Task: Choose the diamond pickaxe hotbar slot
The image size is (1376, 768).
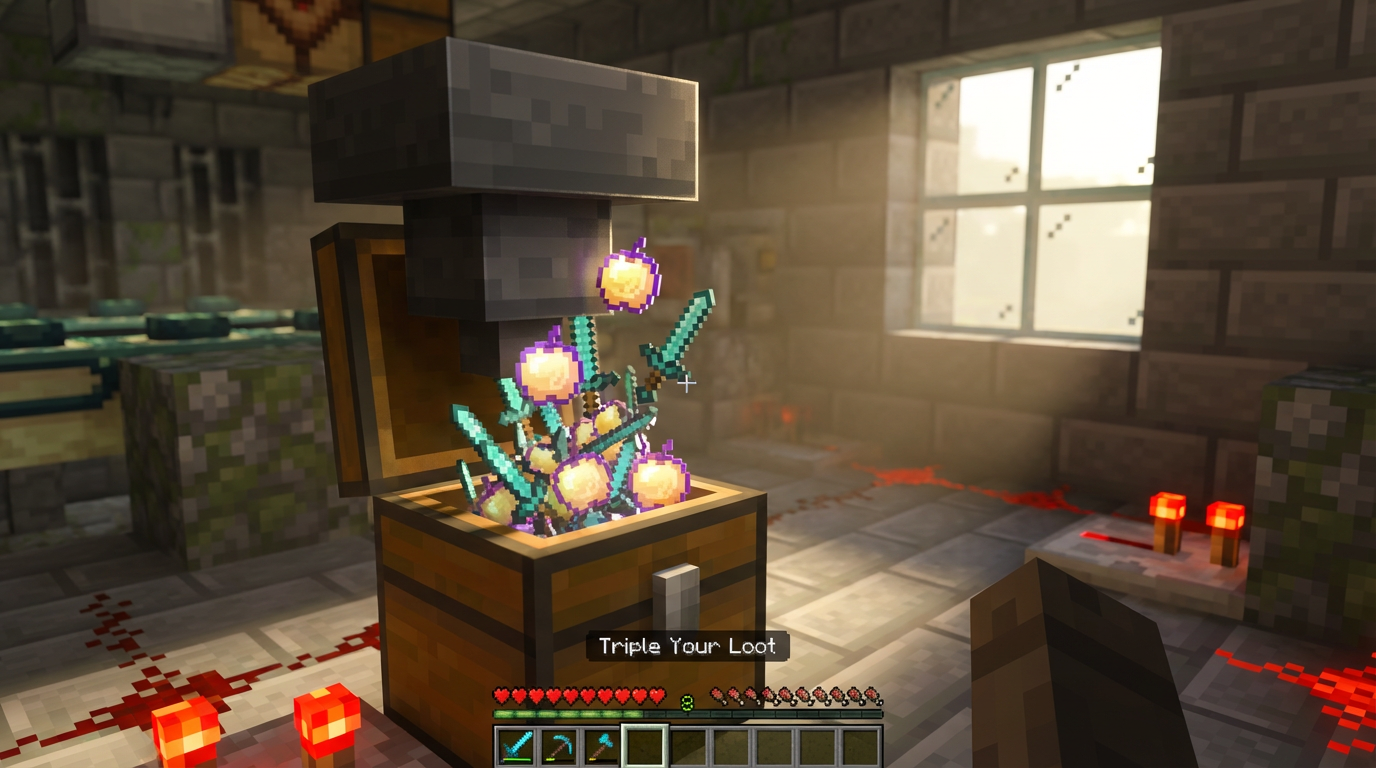Action: 559,746
